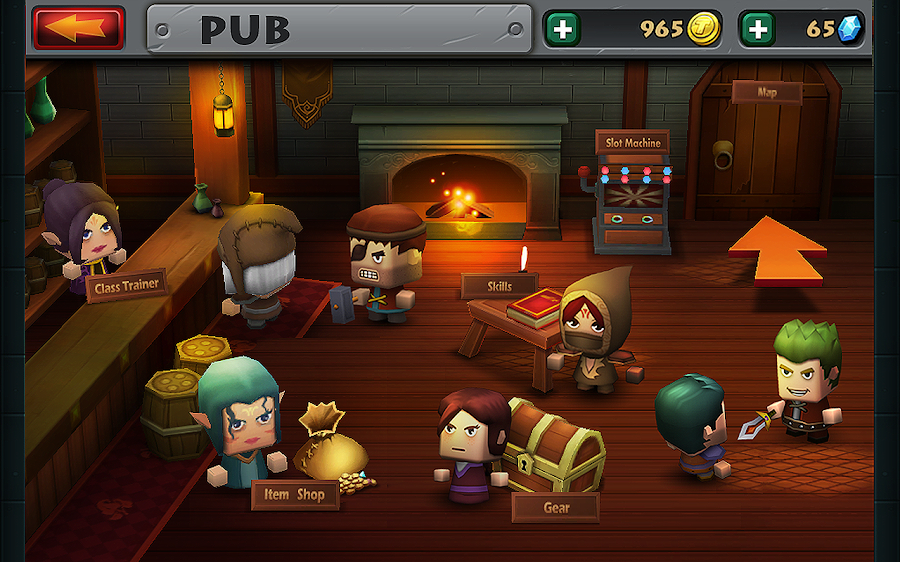Open the Gear menu
The height and width of the screenshot is (562, 900).
tap(556, 507)
